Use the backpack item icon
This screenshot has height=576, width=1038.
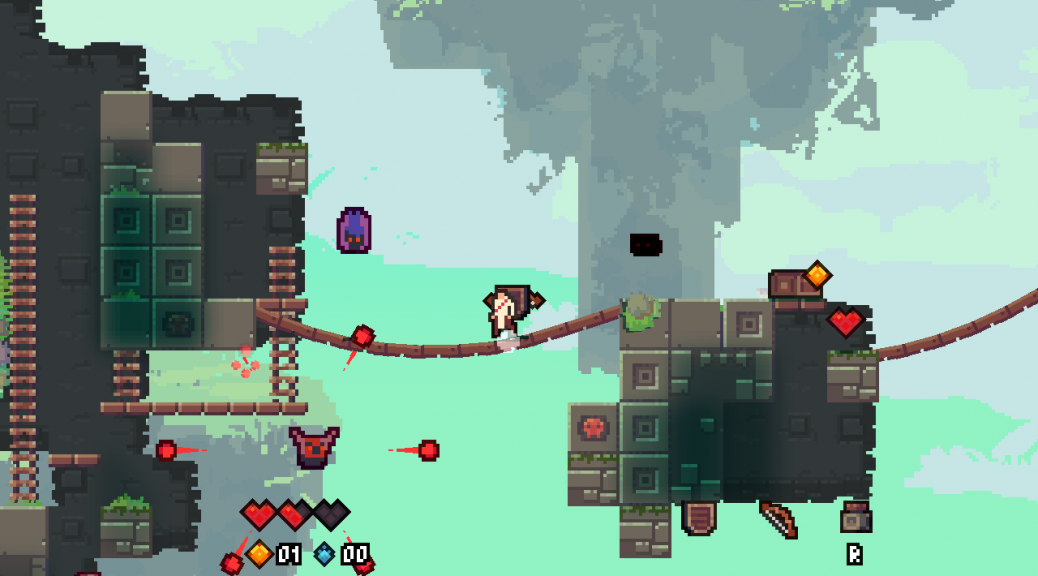[855, 517]
